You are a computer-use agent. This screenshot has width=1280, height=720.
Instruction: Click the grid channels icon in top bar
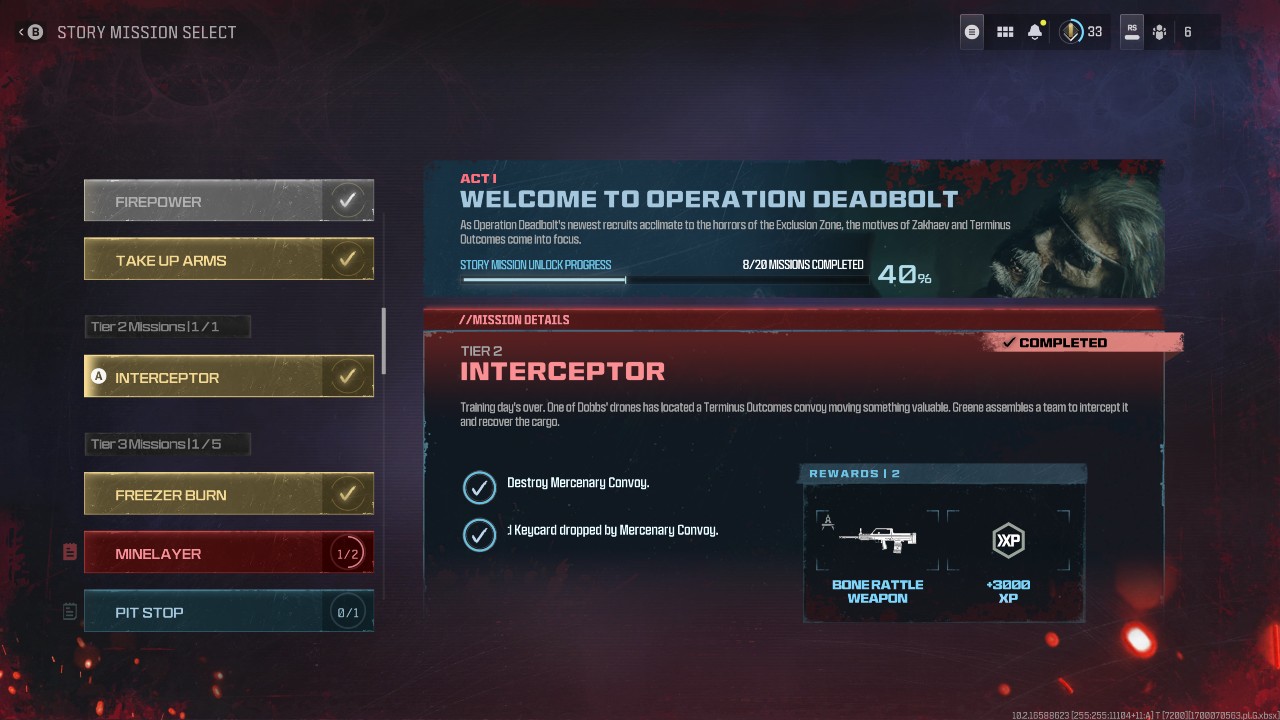pyautogui.click(x=1004, y=31)
